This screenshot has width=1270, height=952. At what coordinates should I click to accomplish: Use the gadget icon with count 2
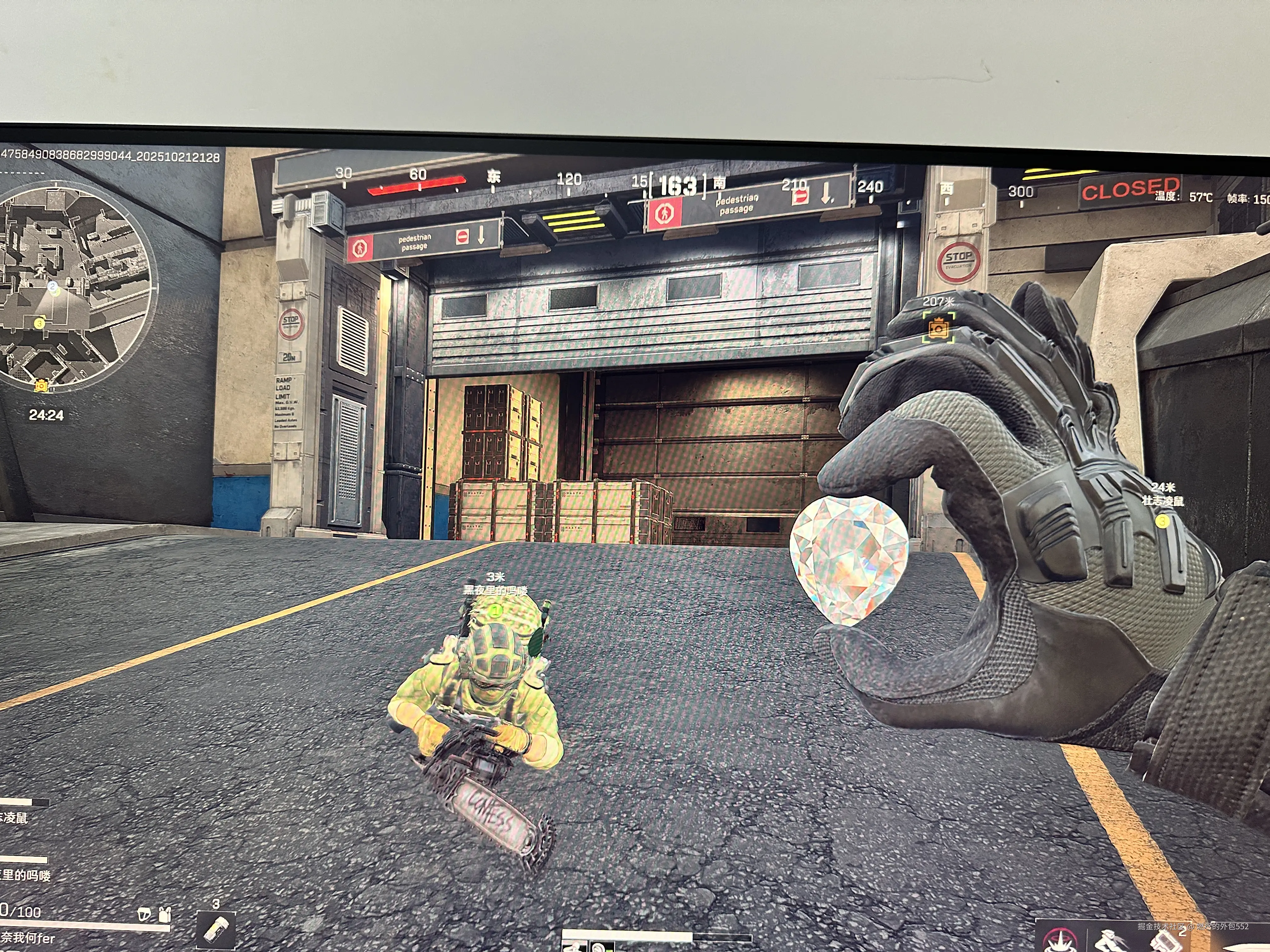click(1165, 941)
